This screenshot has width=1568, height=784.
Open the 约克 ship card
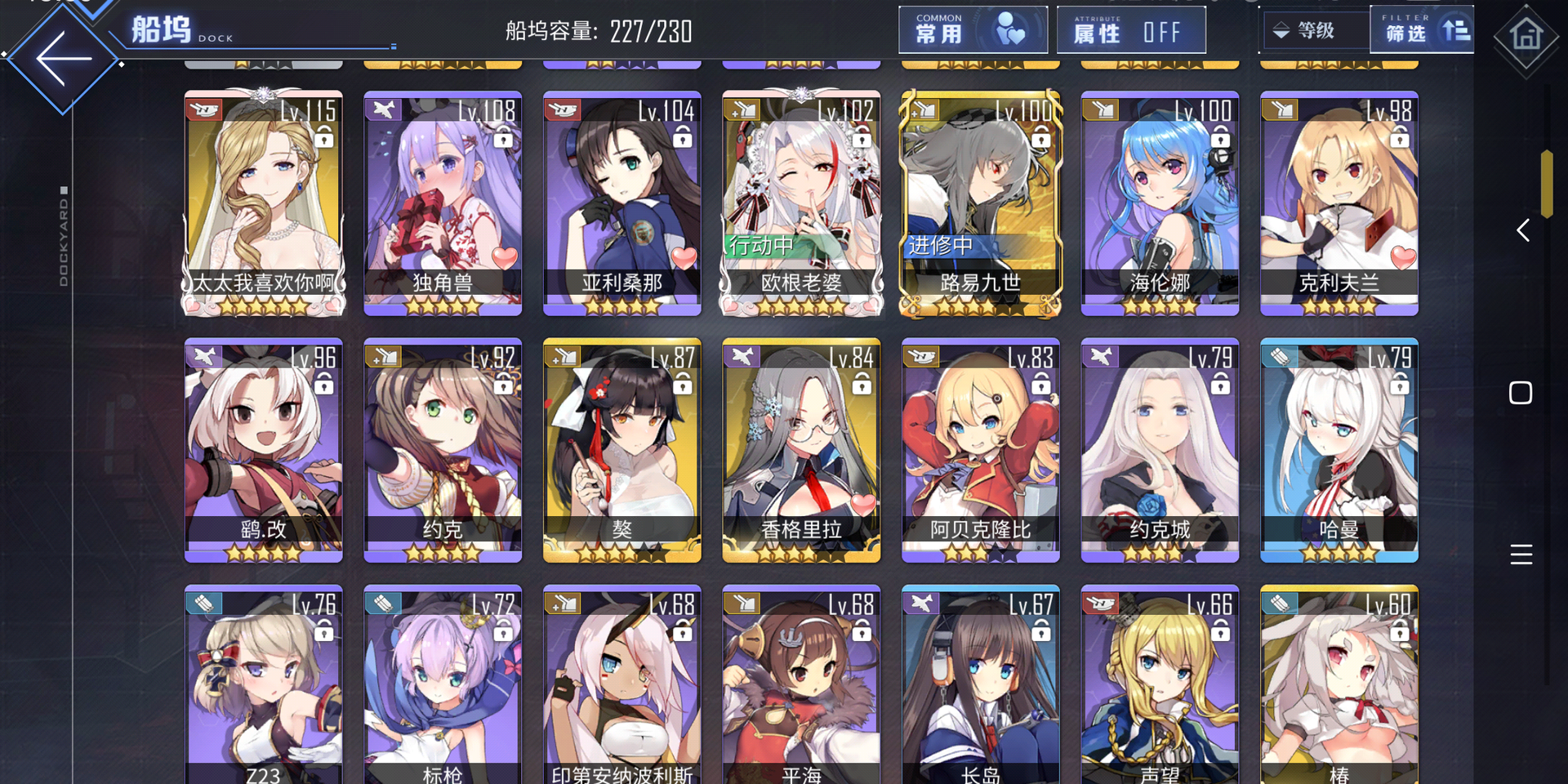(x=443, y=450)
